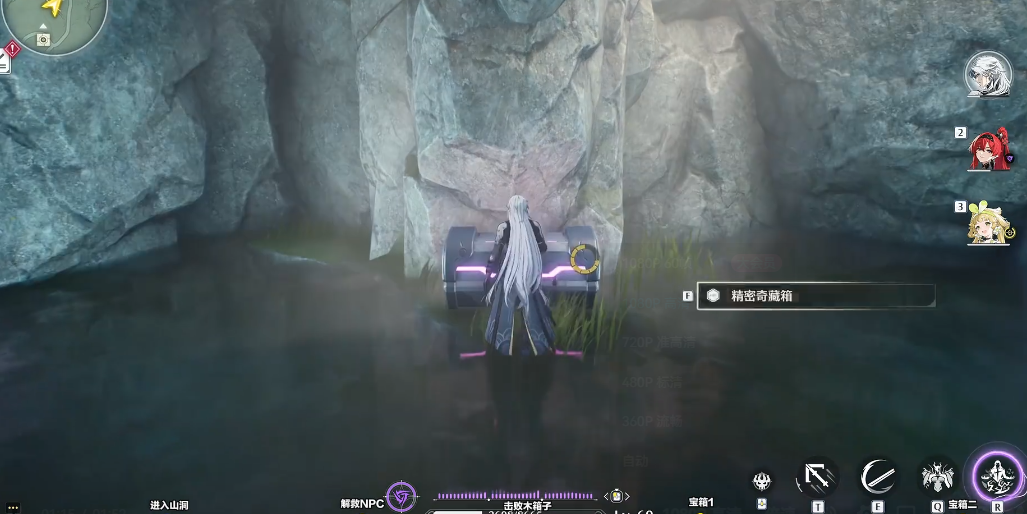The width and height of the screenshot is (1027, 514).
Task: Use the arrow-sword utility tool
Action: tap(817, 477)
